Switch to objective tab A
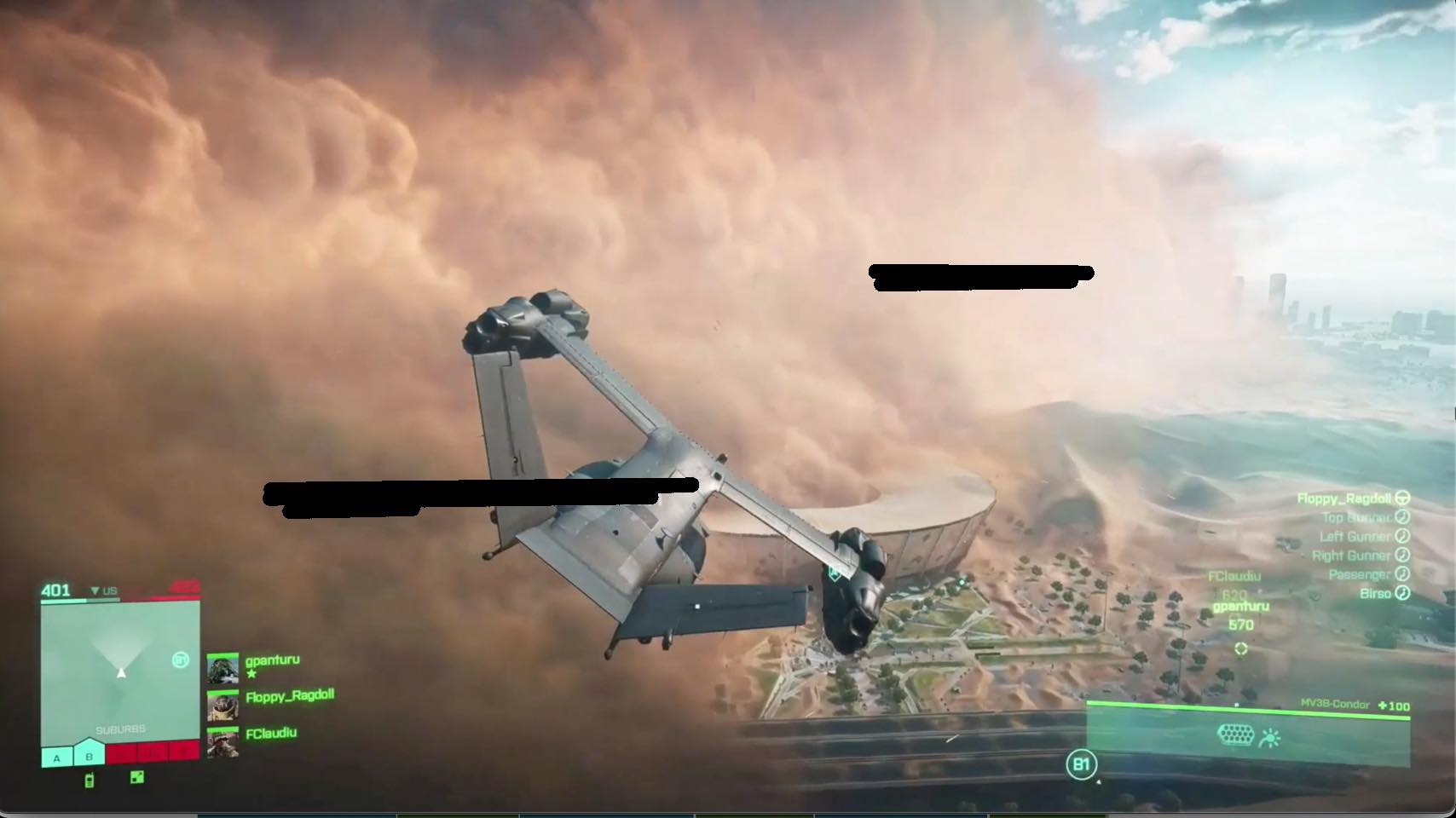The image size is (1456, 818). pyautogui.click(x=55, y=758)
